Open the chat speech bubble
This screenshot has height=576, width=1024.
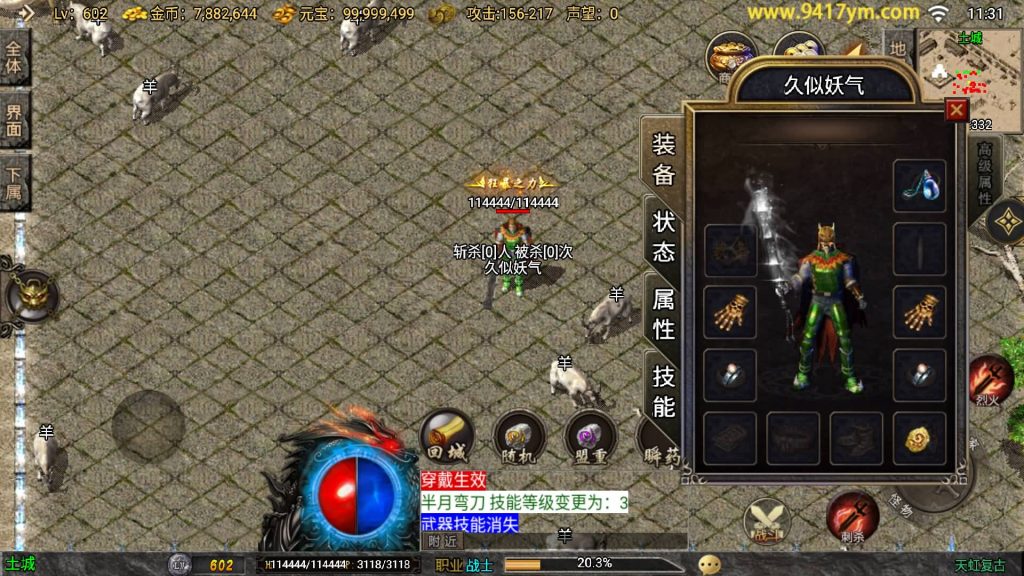pos(711,564)
